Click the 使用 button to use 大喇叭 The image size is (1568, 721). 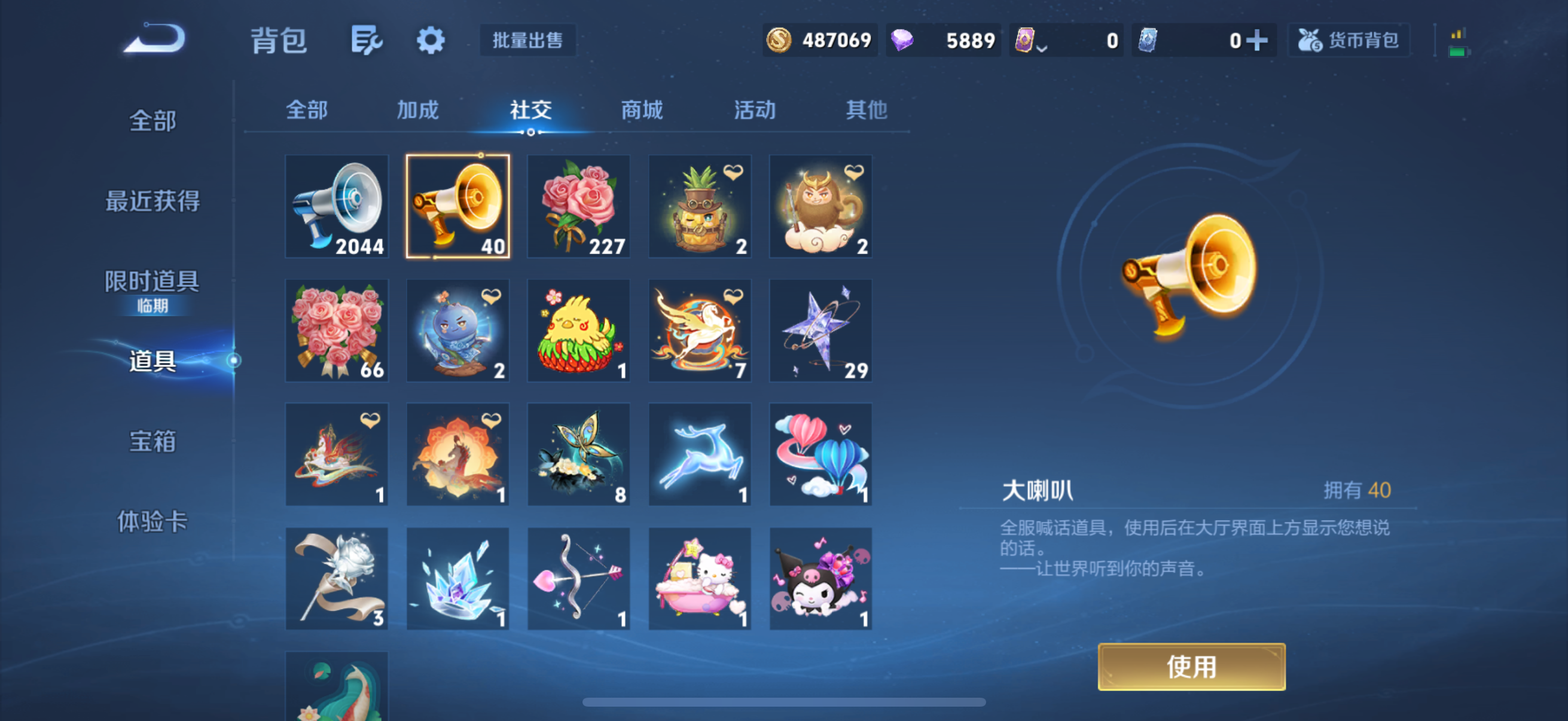point(1191,667)
